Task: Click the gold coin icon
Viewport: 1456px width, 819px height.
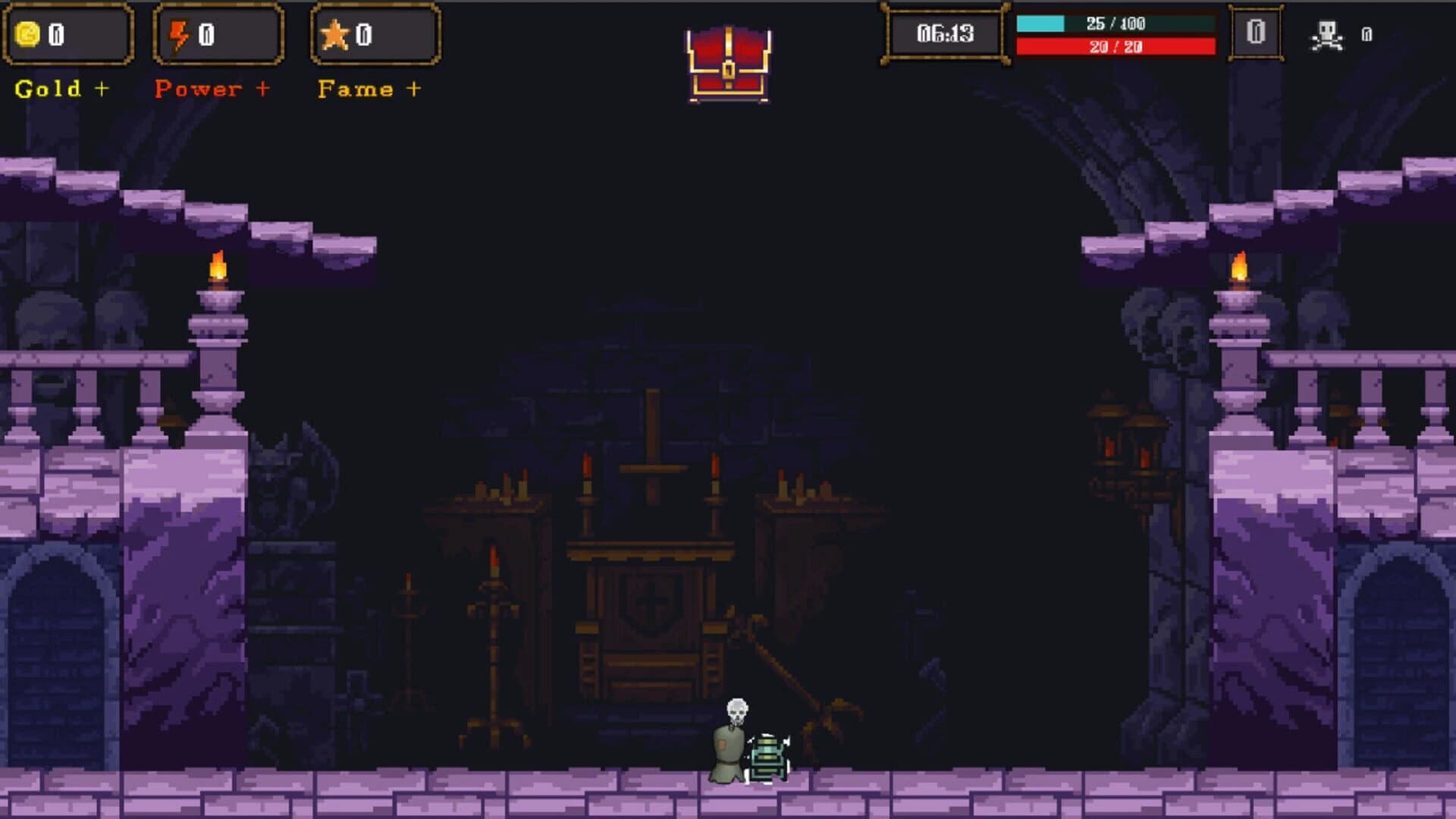Action: click(x=29, y=33)
